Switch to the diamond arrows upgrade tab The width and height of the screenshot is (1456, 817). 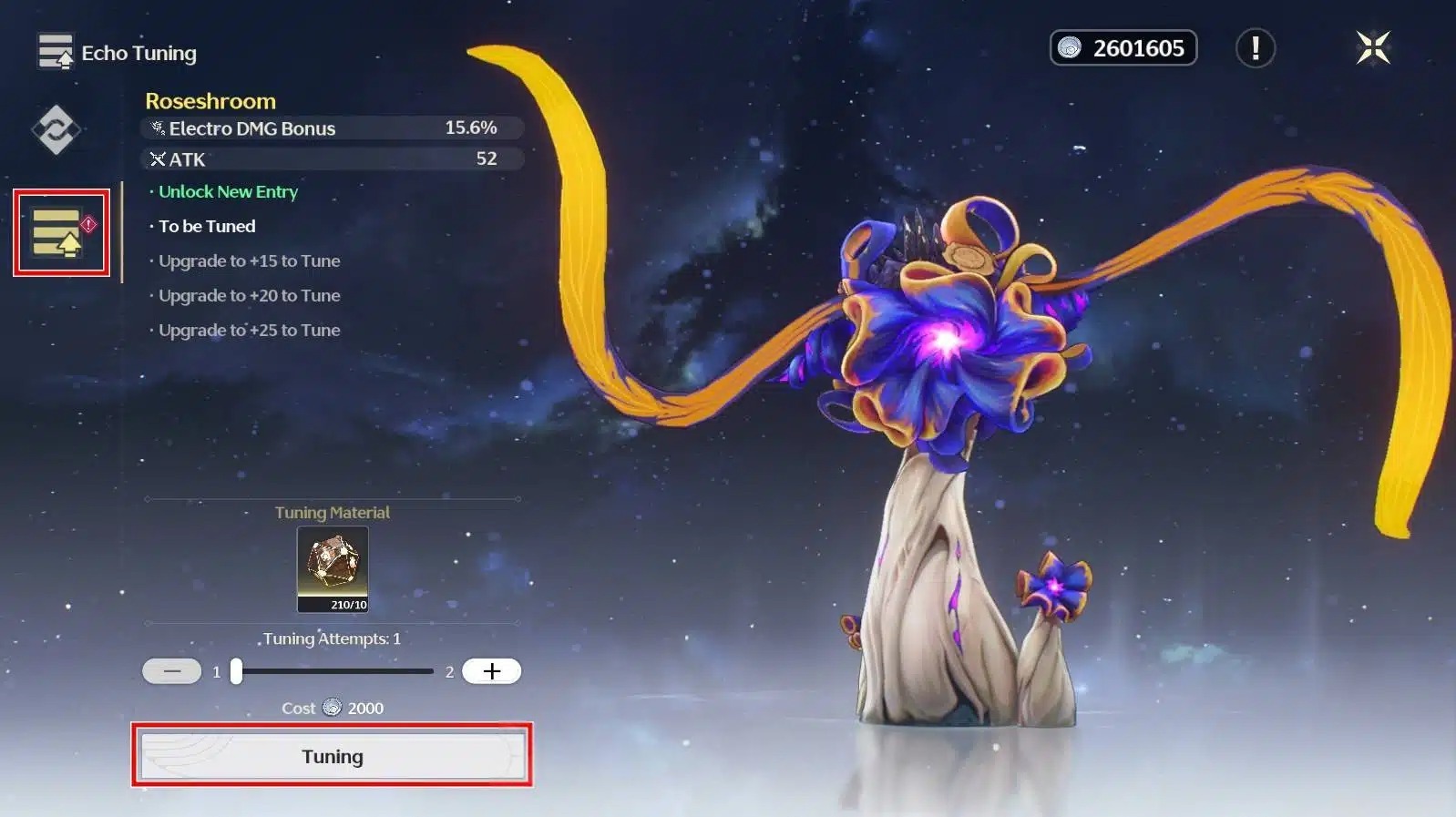[x=56, y=129]
